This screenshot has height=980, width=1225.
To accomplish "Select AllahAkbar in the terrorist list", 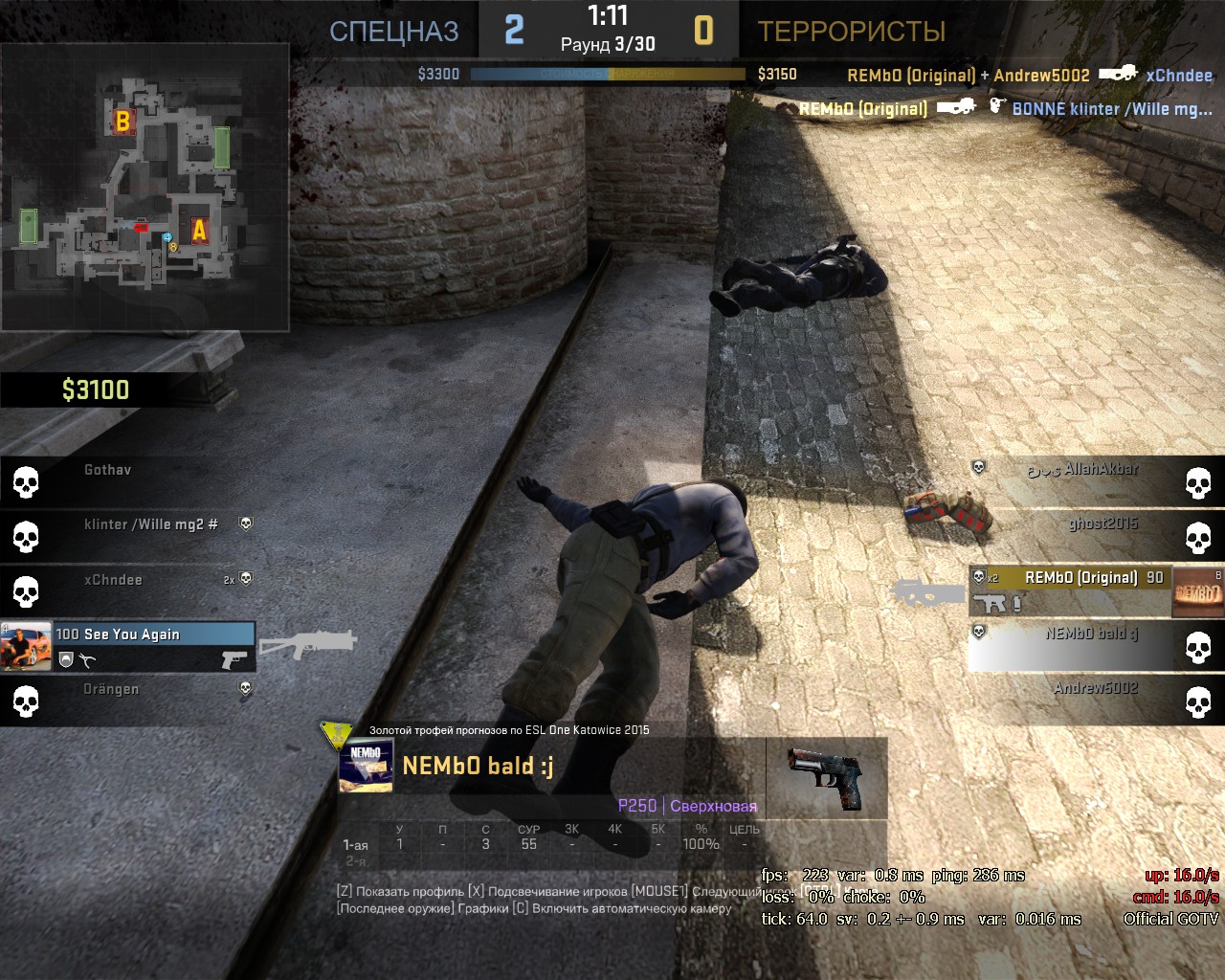I will 1081,480.
